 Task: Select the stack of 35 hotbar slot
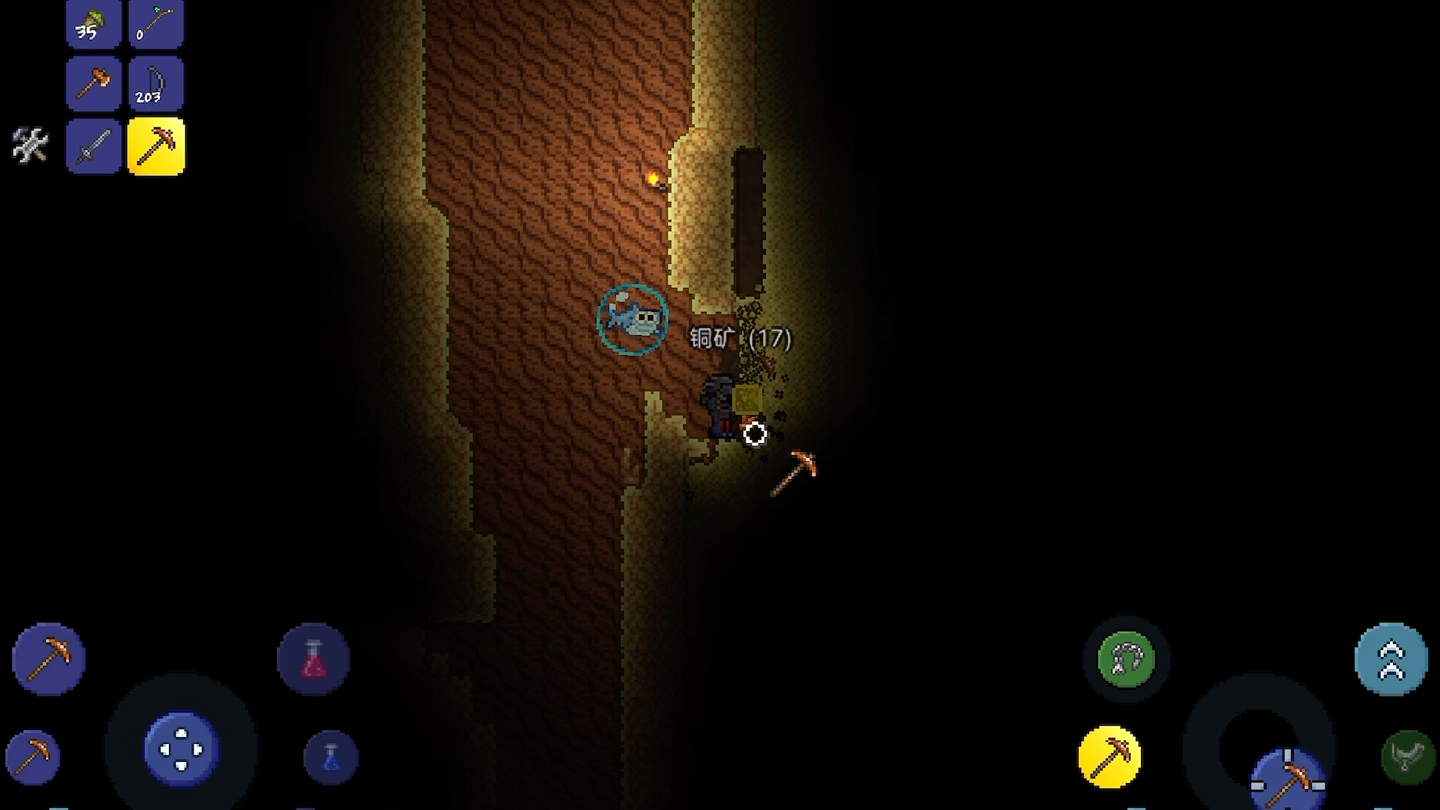94,24
